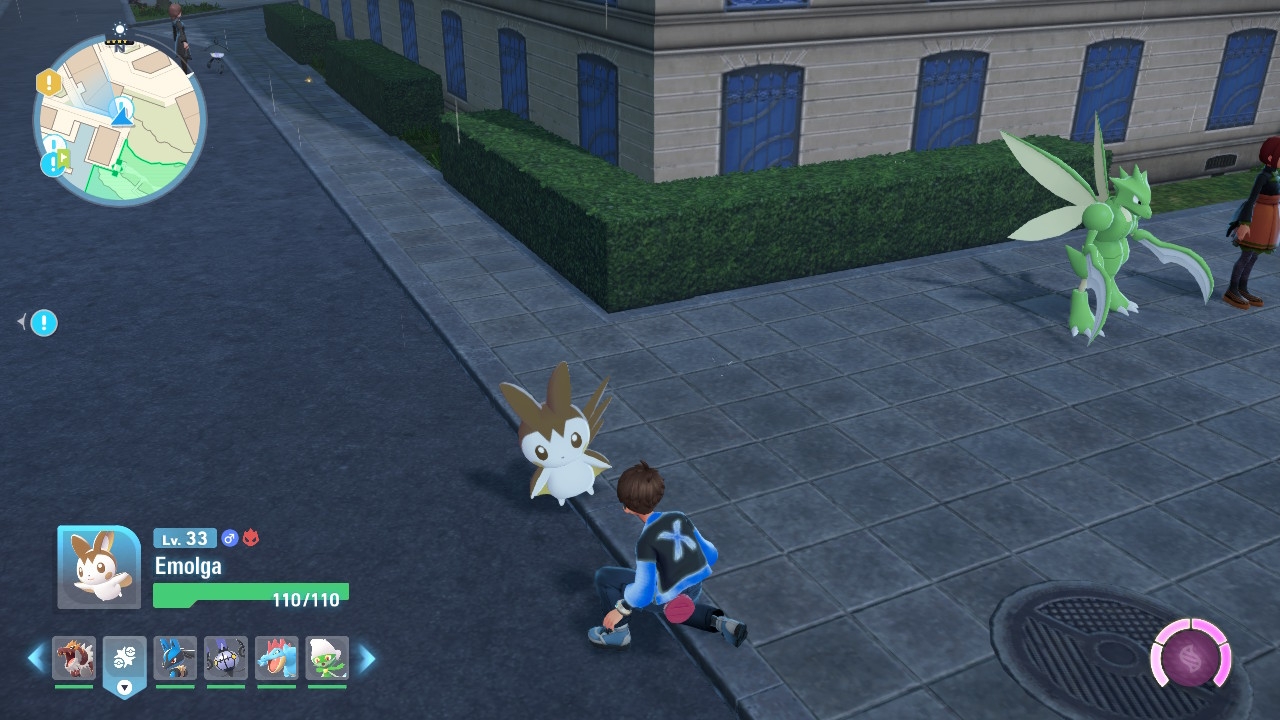This screenshot has height=720, width=1280.
Task: Select Emolga's large portrait
Action: click(99, 567)
